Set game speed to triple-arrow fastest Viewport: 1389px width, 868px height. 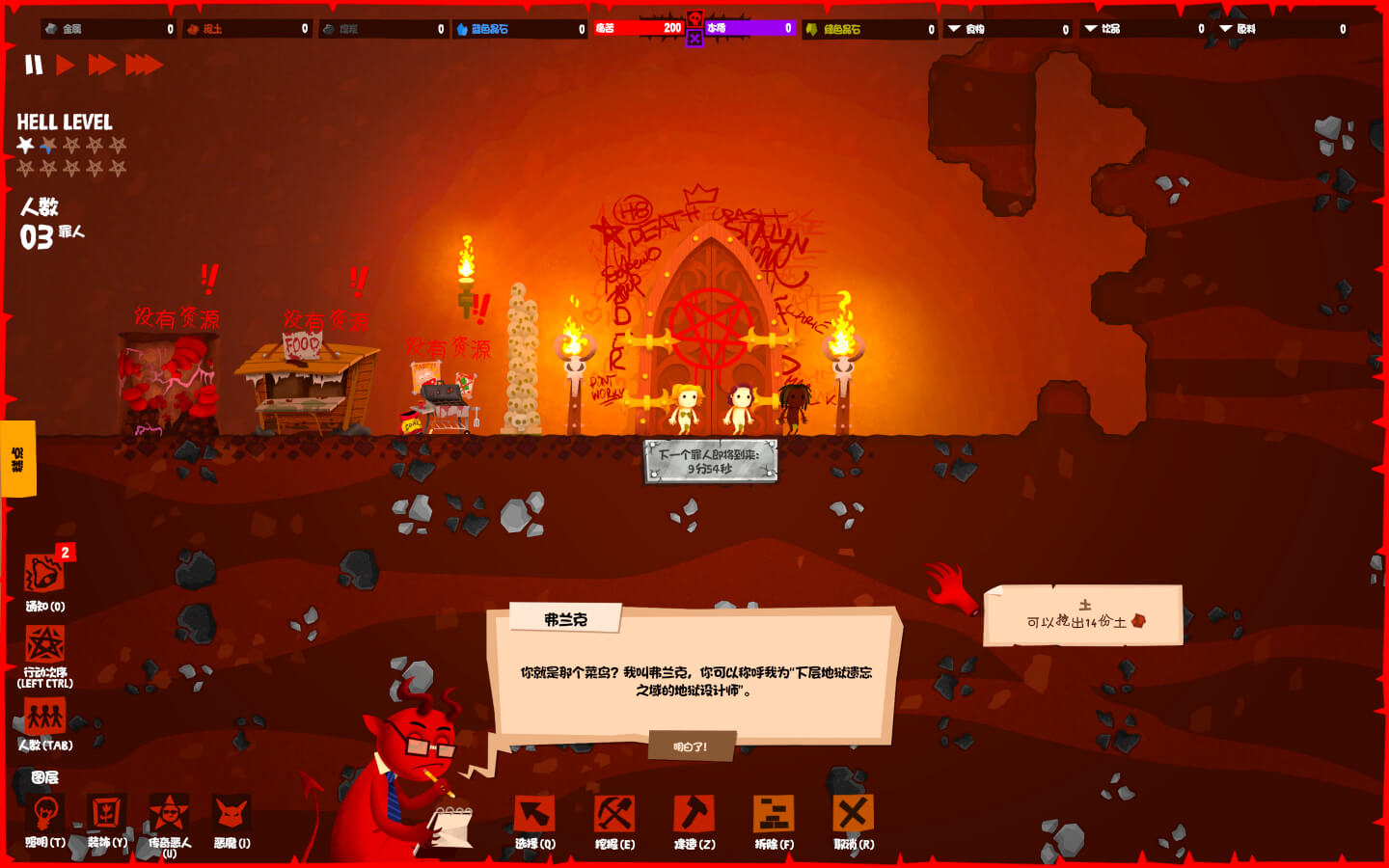pyautogui.click(x=144, y=65)
